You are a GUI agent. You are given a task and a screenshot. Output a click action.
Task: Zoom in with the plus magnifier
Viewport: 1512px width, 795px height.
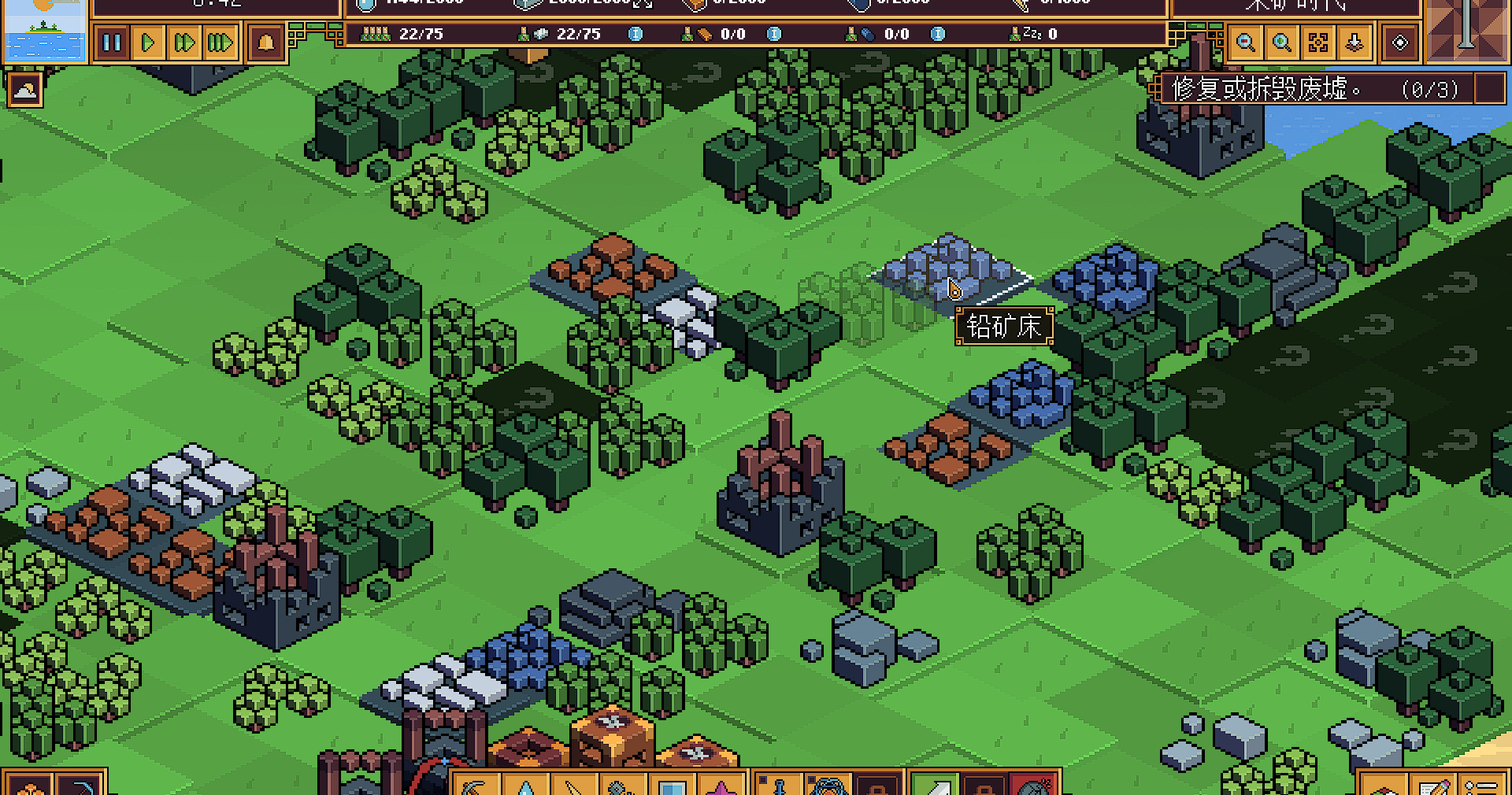point(1282,43)
